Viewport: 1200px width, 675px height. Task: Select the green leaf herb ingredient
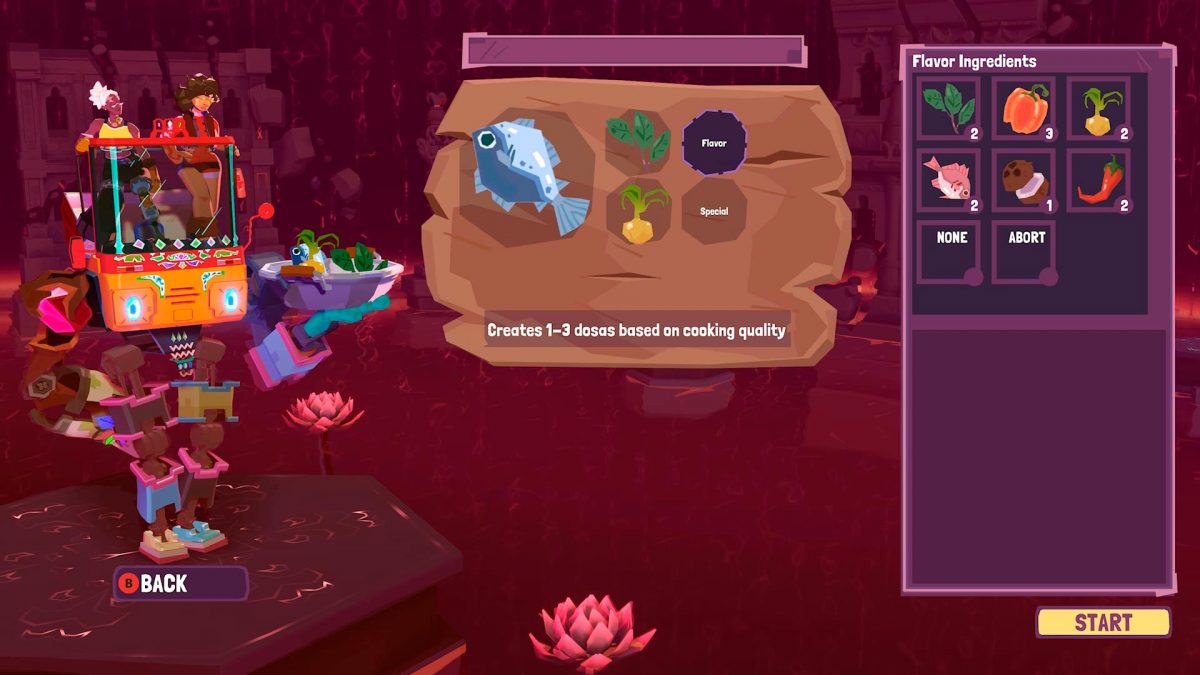[949, 108]
